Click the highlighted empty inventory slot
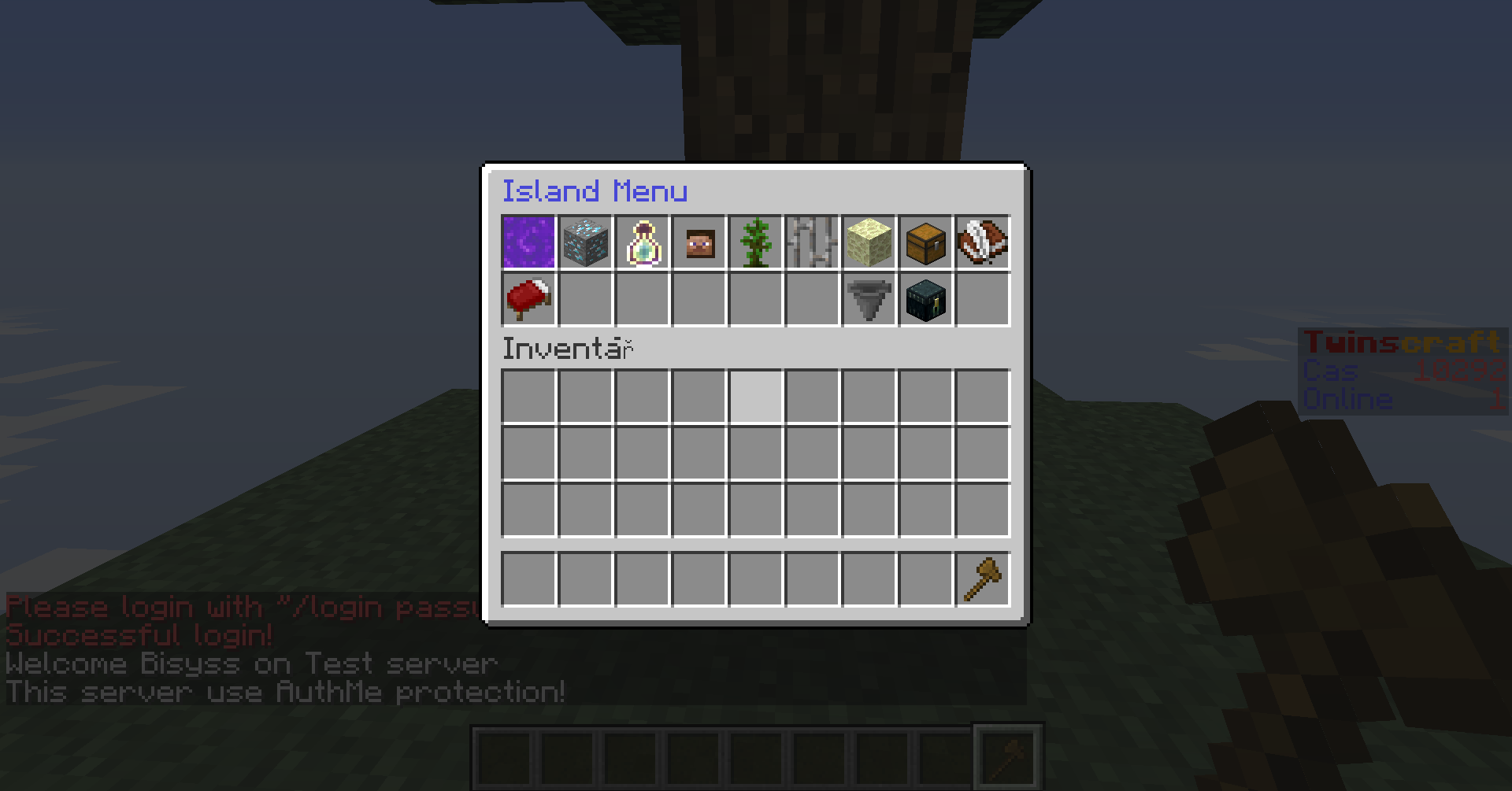 pos(754,397)
